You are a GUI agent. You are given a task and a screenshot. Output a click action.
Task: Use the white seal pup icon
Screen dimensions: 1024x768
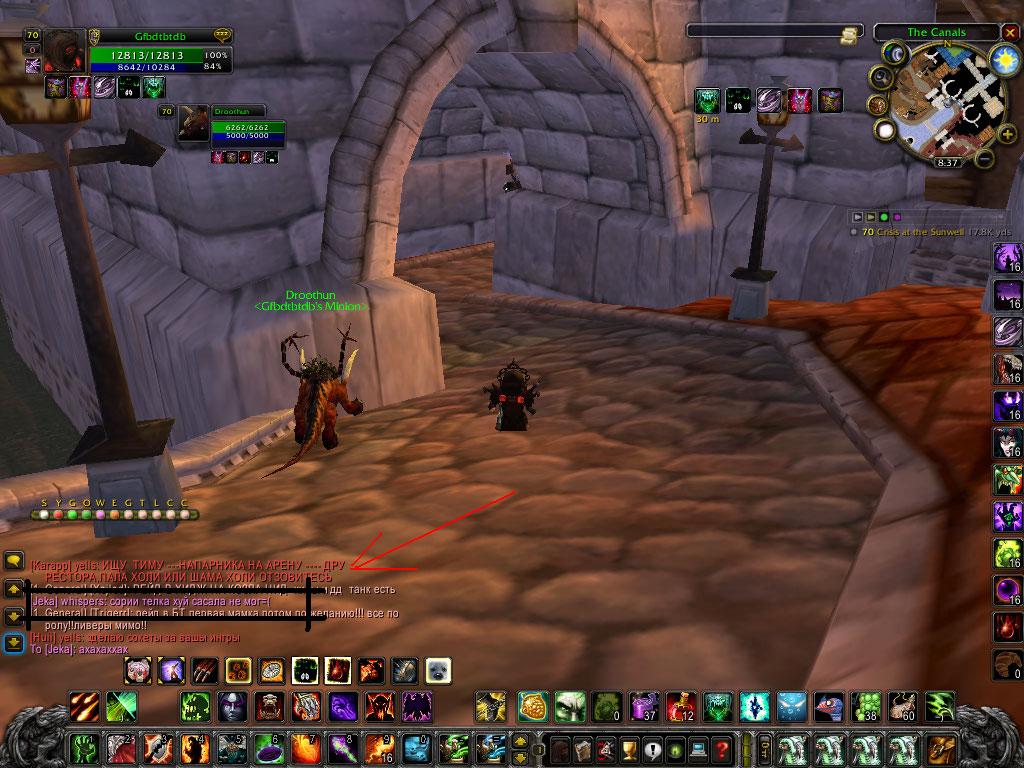pyautogui.click(x=438, y=669)
